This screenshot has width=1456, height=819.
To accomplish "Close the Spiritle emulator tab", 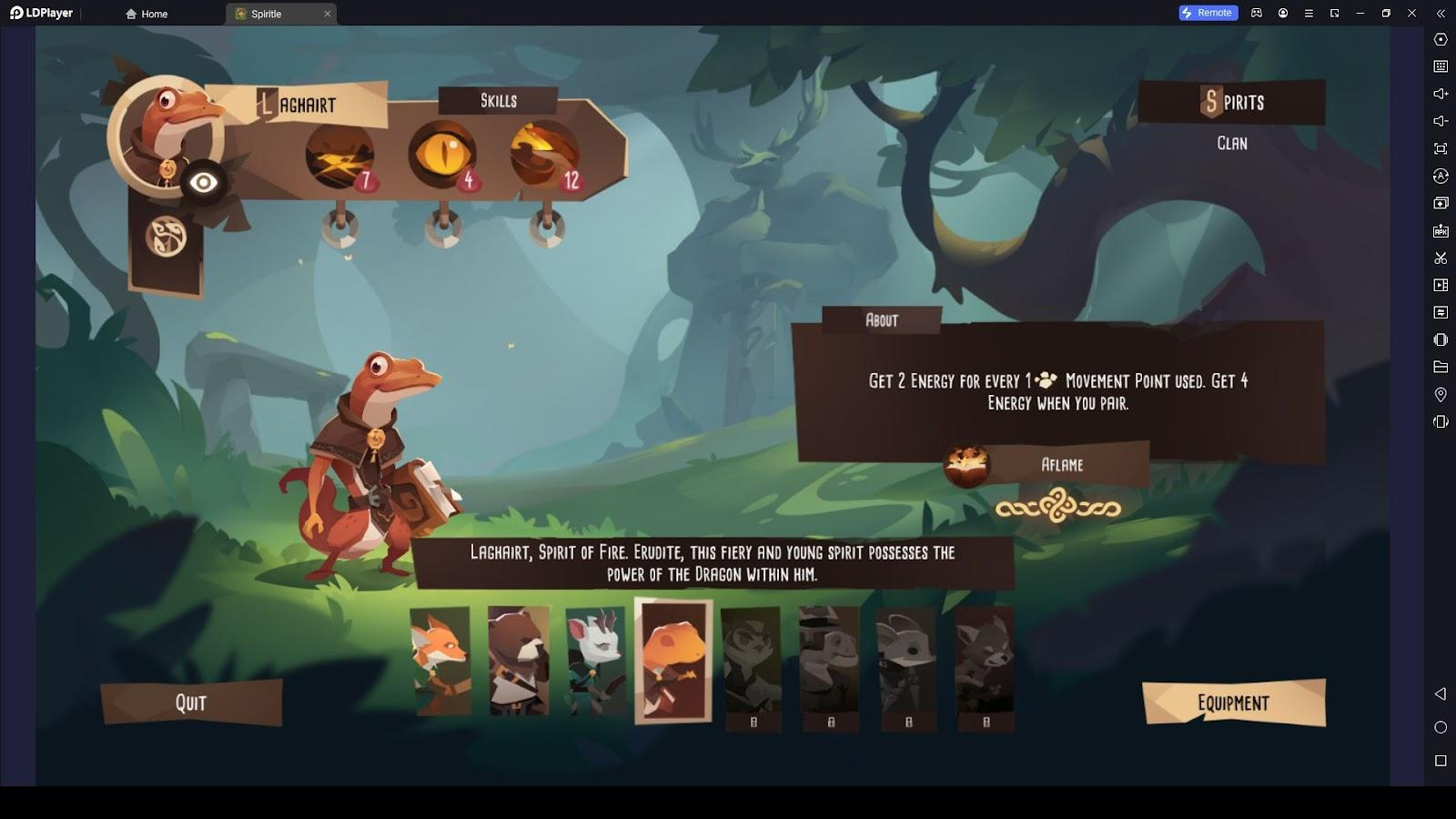I will 328,14.
